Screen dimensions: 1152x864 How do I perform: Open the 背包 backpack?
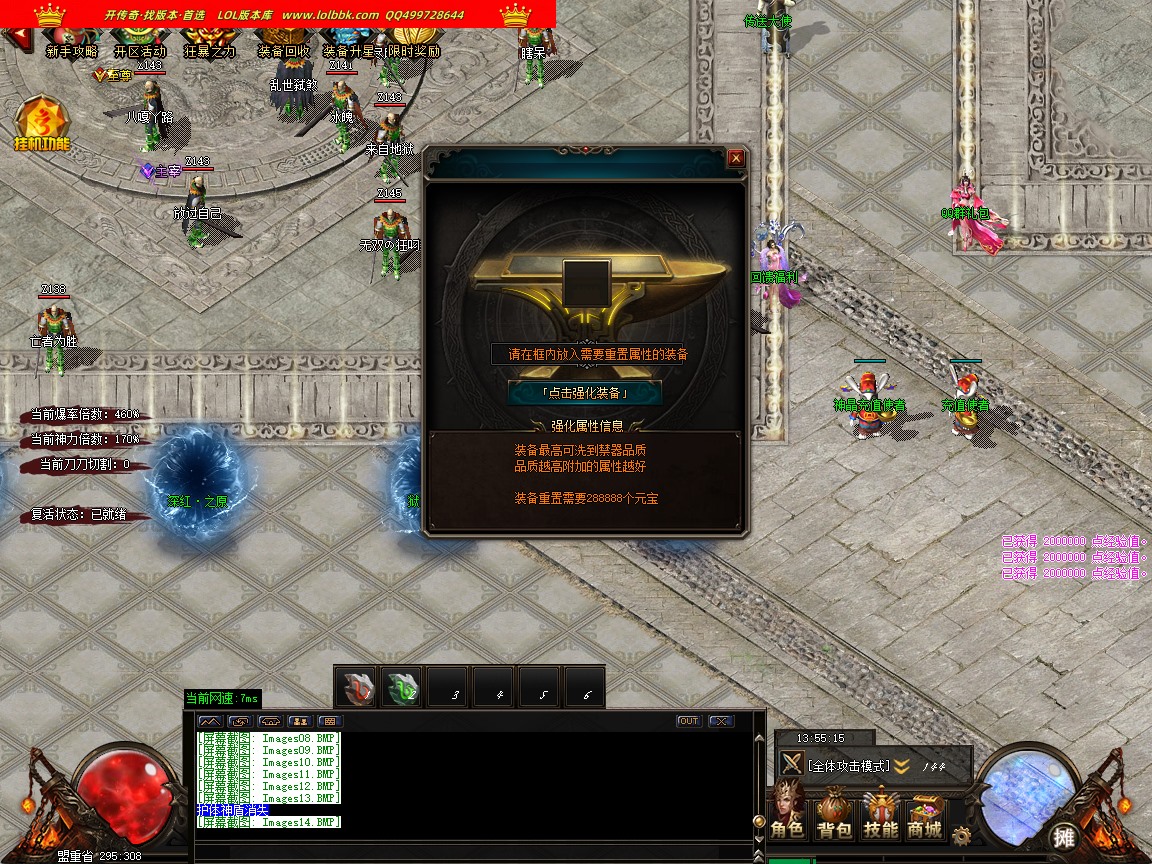[x=833, y=815]
